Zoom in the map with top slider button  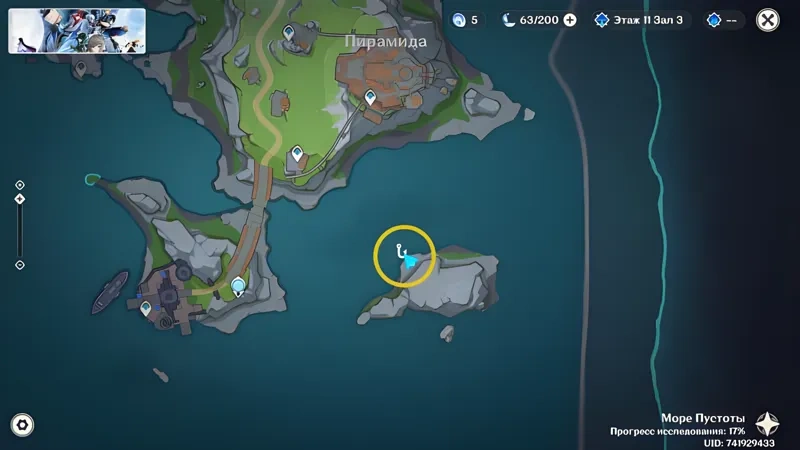pos(20,185)
